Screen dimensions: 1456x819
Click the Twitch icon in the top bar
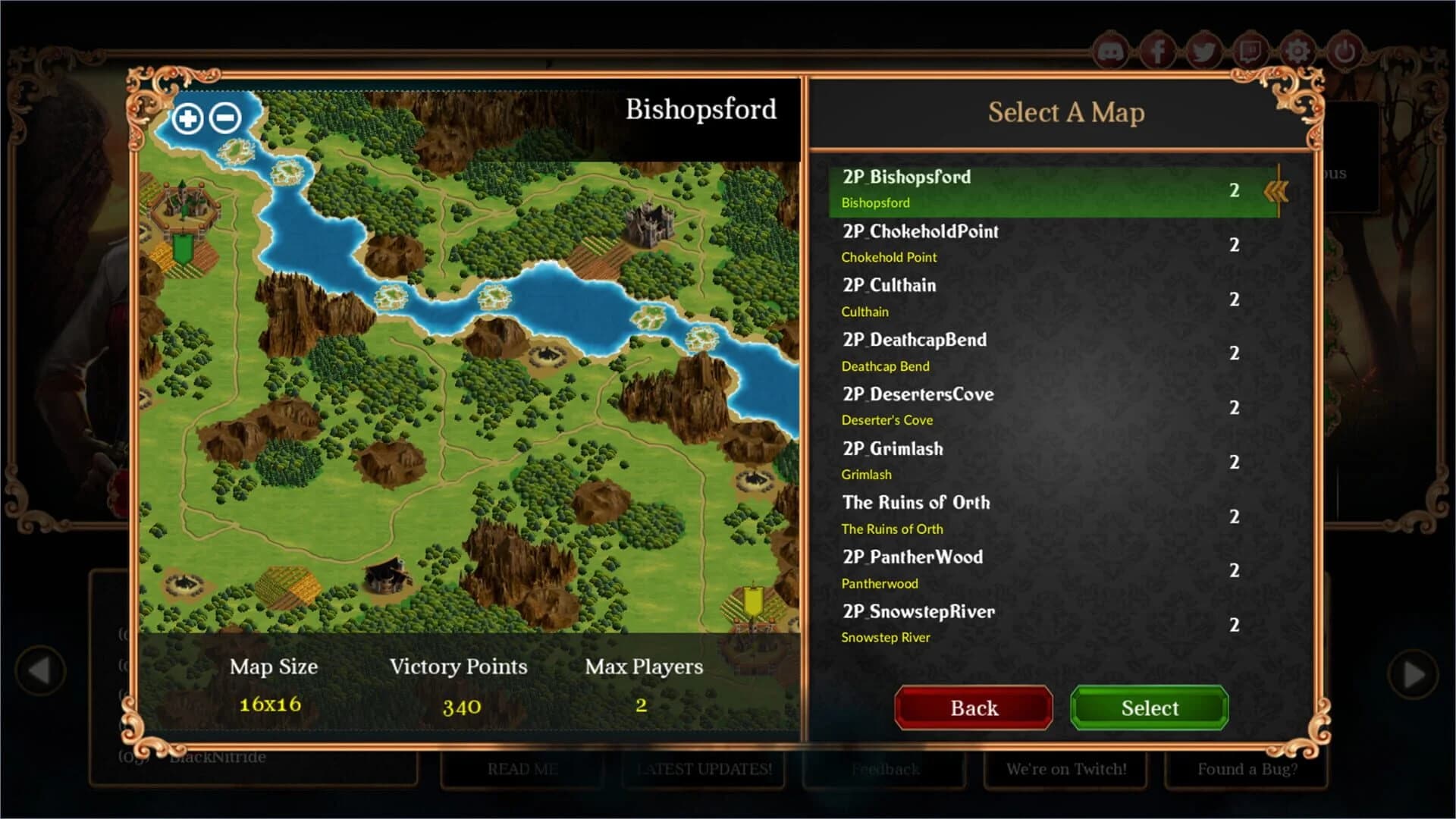[x=1250, y=51]
